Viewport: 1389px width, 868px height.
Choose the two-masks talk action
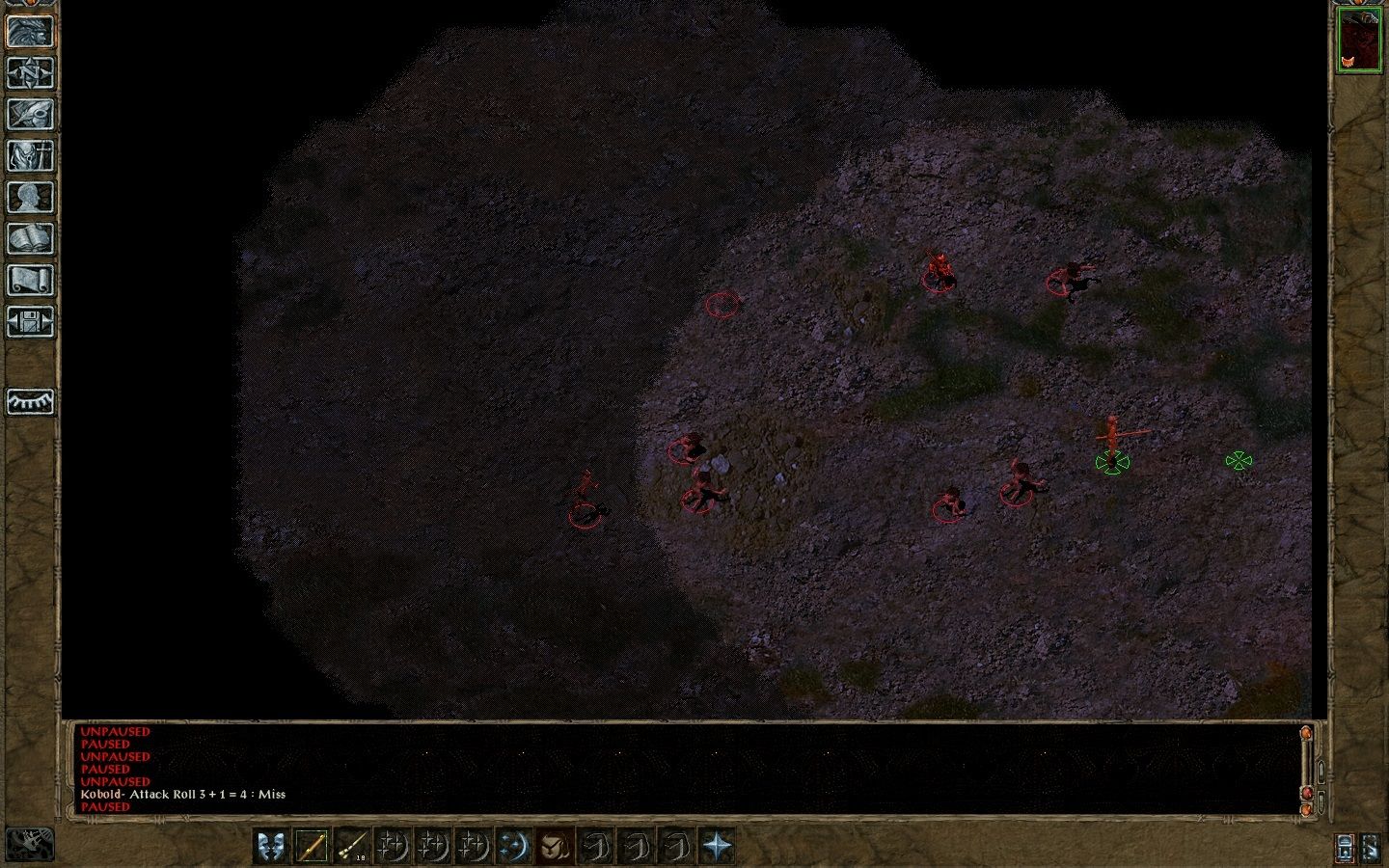270,847
